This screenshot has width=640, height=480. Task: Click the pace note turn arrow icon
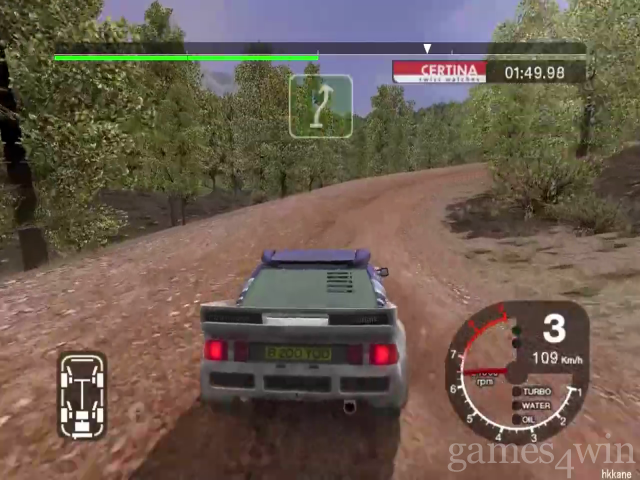(320, 106)
